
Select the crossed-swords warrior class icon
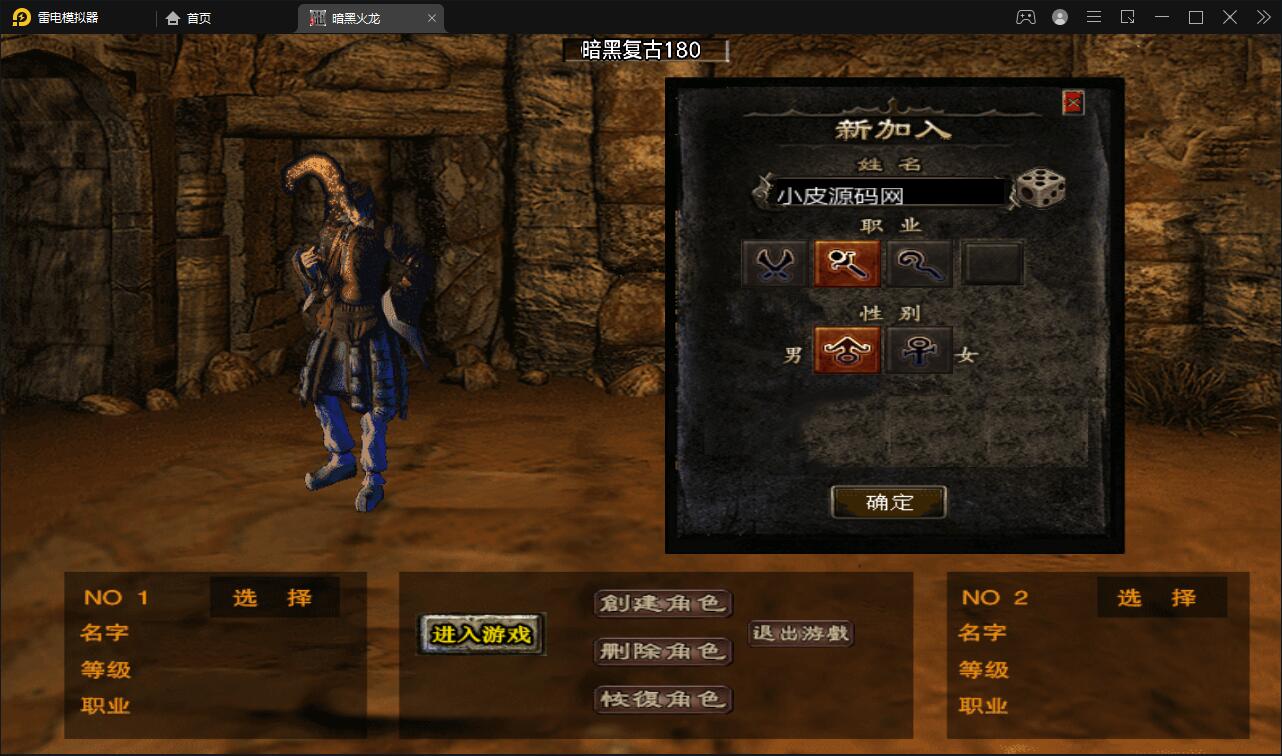pos(772,262)
